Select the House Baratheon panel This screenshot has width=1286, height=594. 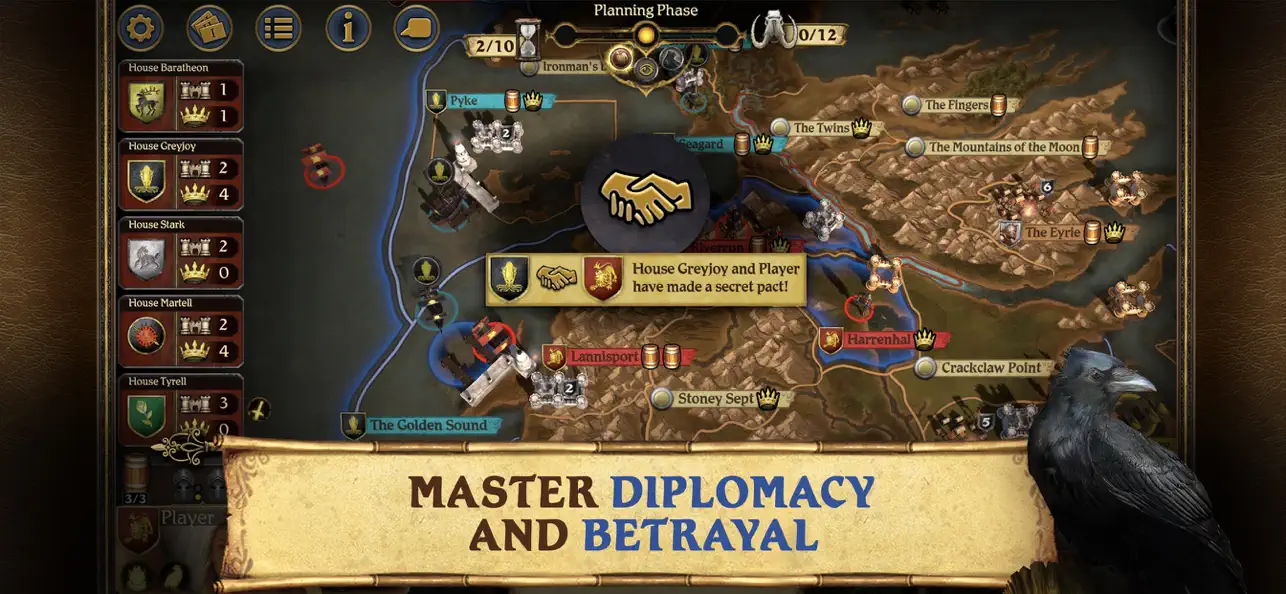click(180, 97)
